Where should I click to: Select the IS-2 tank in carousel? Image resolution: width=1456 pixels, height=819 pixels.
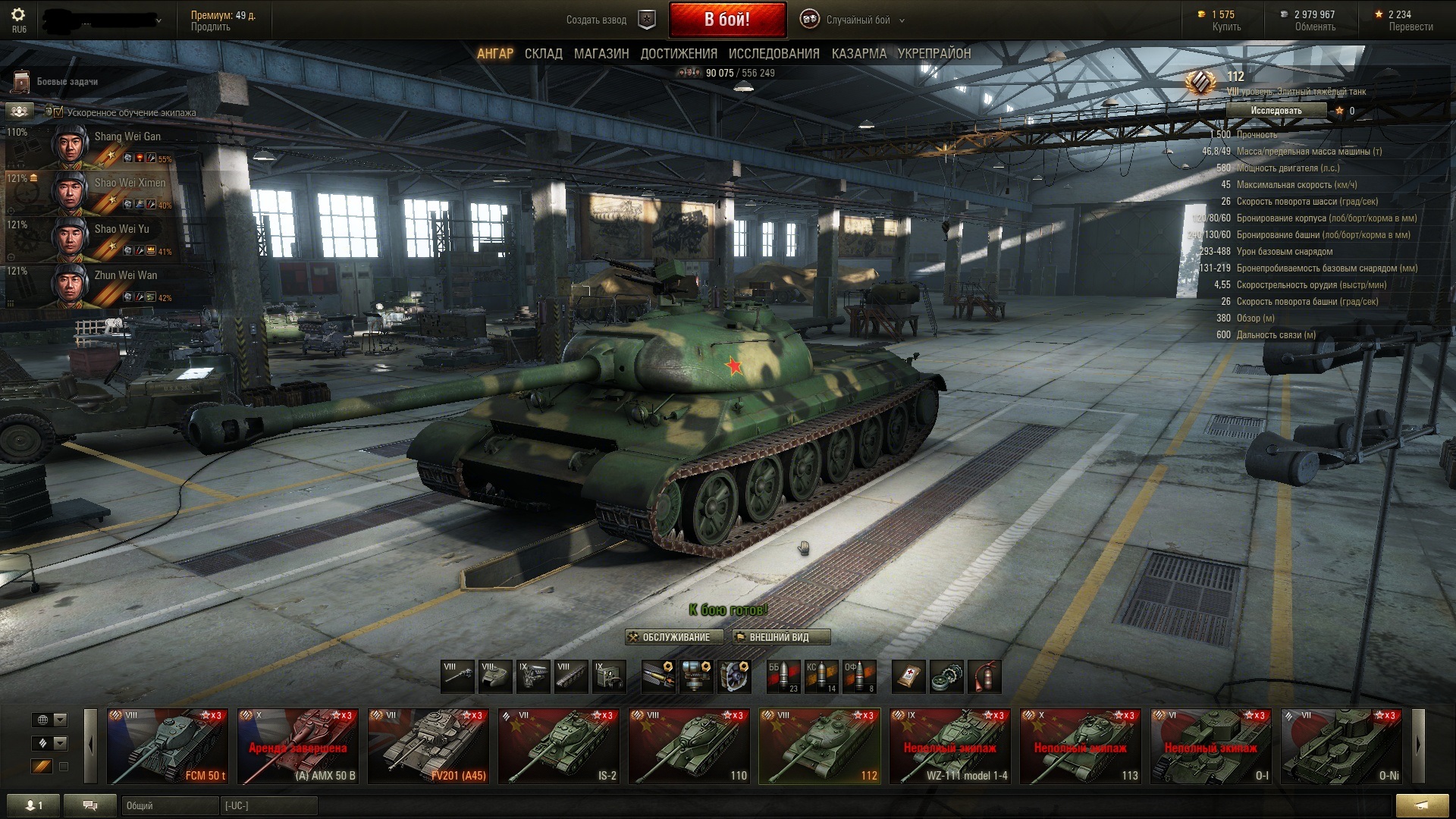click(559, 747)
